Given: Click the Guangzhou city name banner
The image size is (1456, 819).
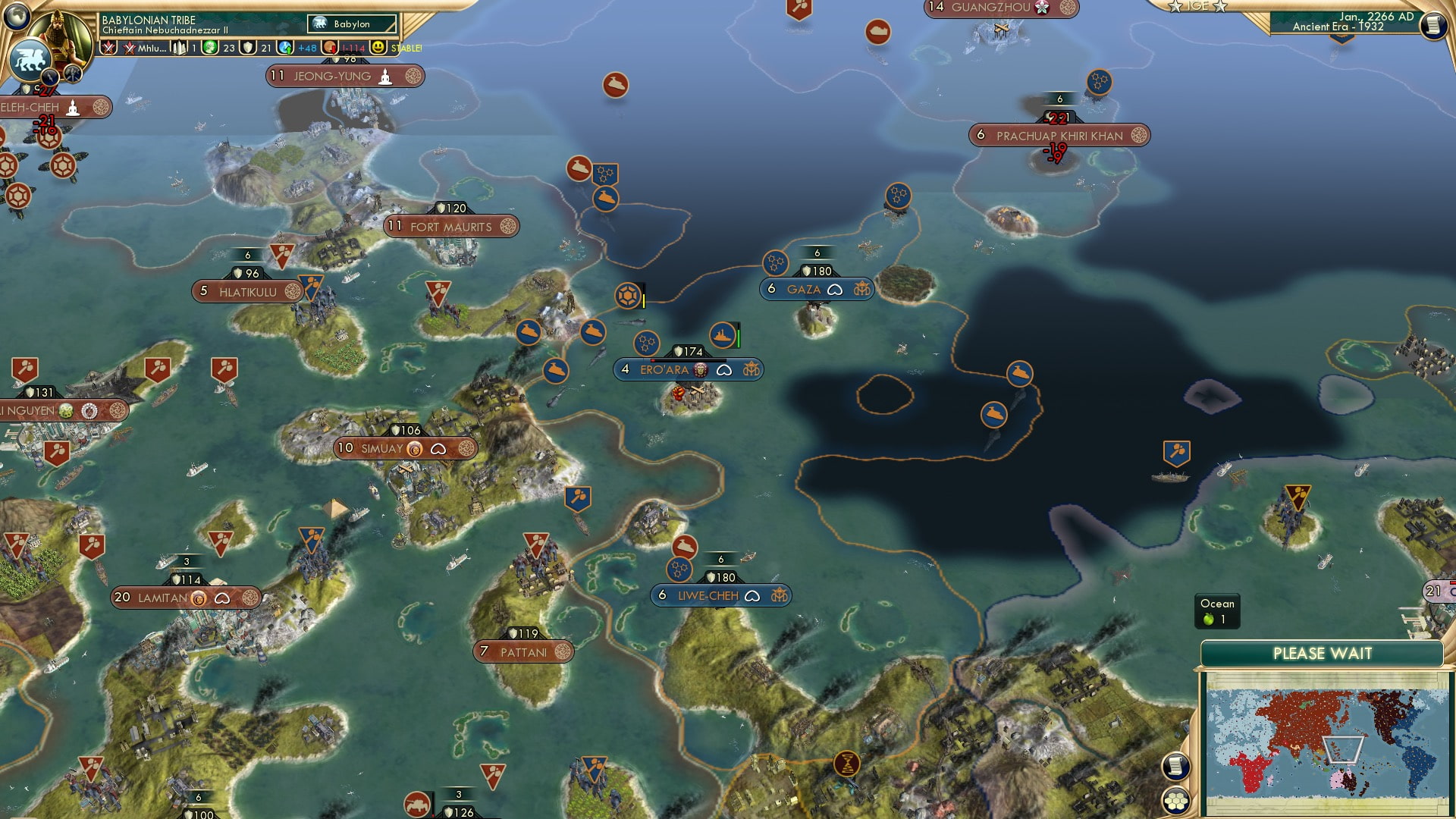Looking at the screenshot, I should [x=993, y=8].
